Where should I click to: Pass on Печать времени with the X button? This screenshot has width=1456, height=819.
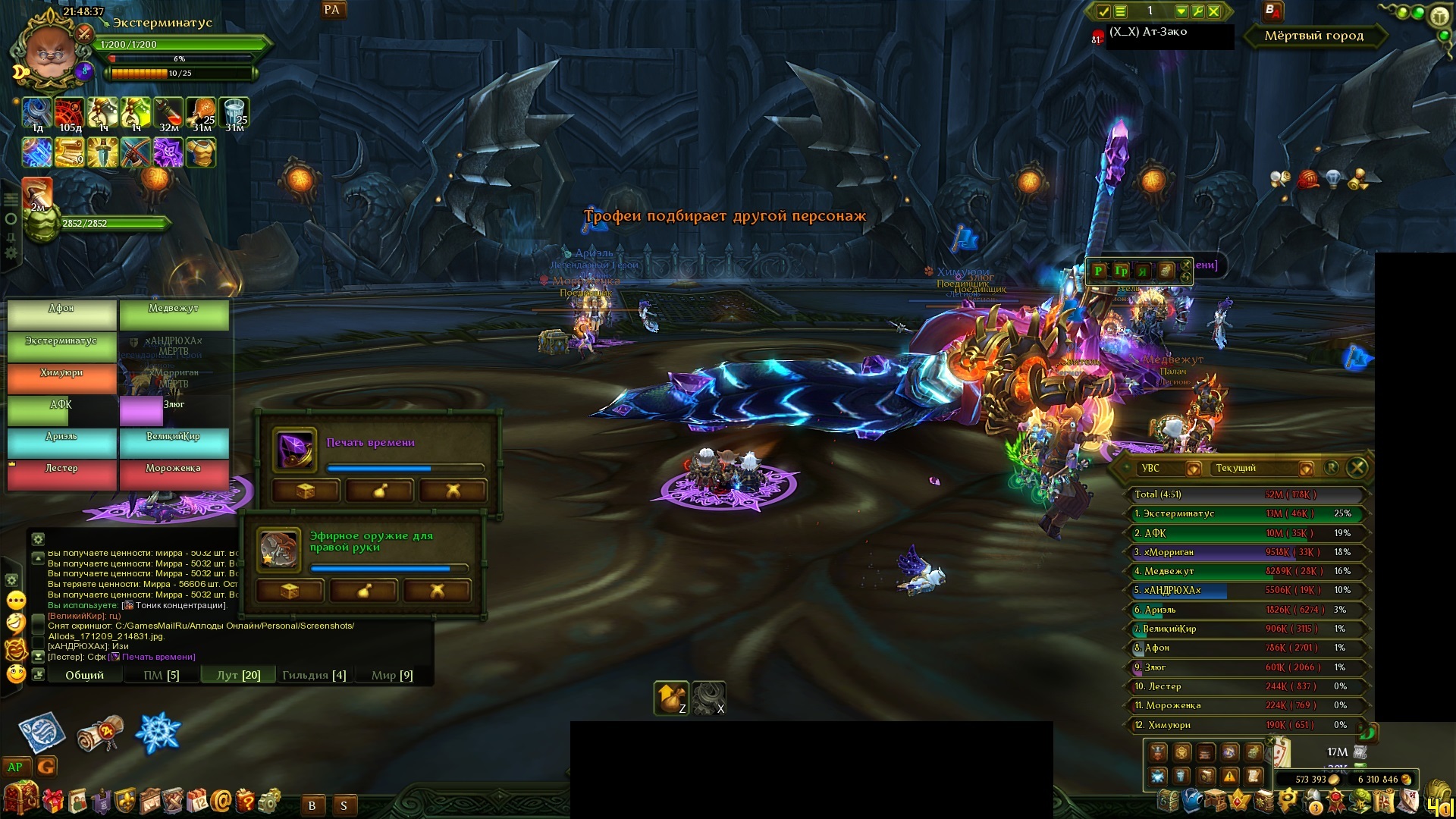point(453,491)
